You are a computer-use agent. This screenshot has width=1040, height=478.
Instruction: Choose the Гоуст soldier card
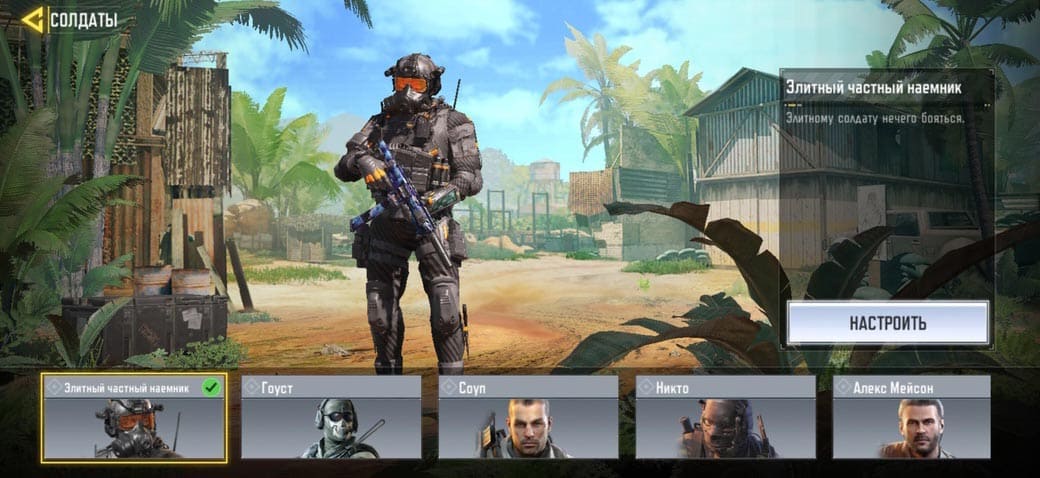point(331,418)
